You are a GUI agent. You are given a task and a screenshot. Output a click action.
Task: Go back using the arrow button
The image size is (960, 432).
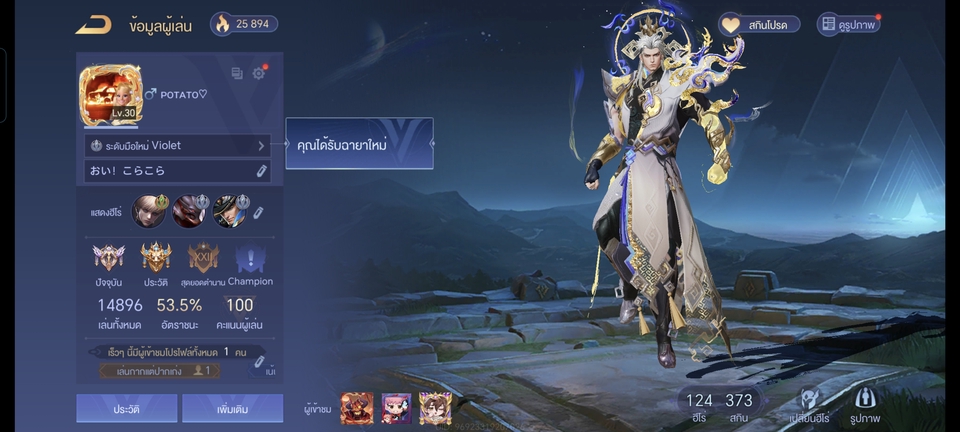pos(93,24)
